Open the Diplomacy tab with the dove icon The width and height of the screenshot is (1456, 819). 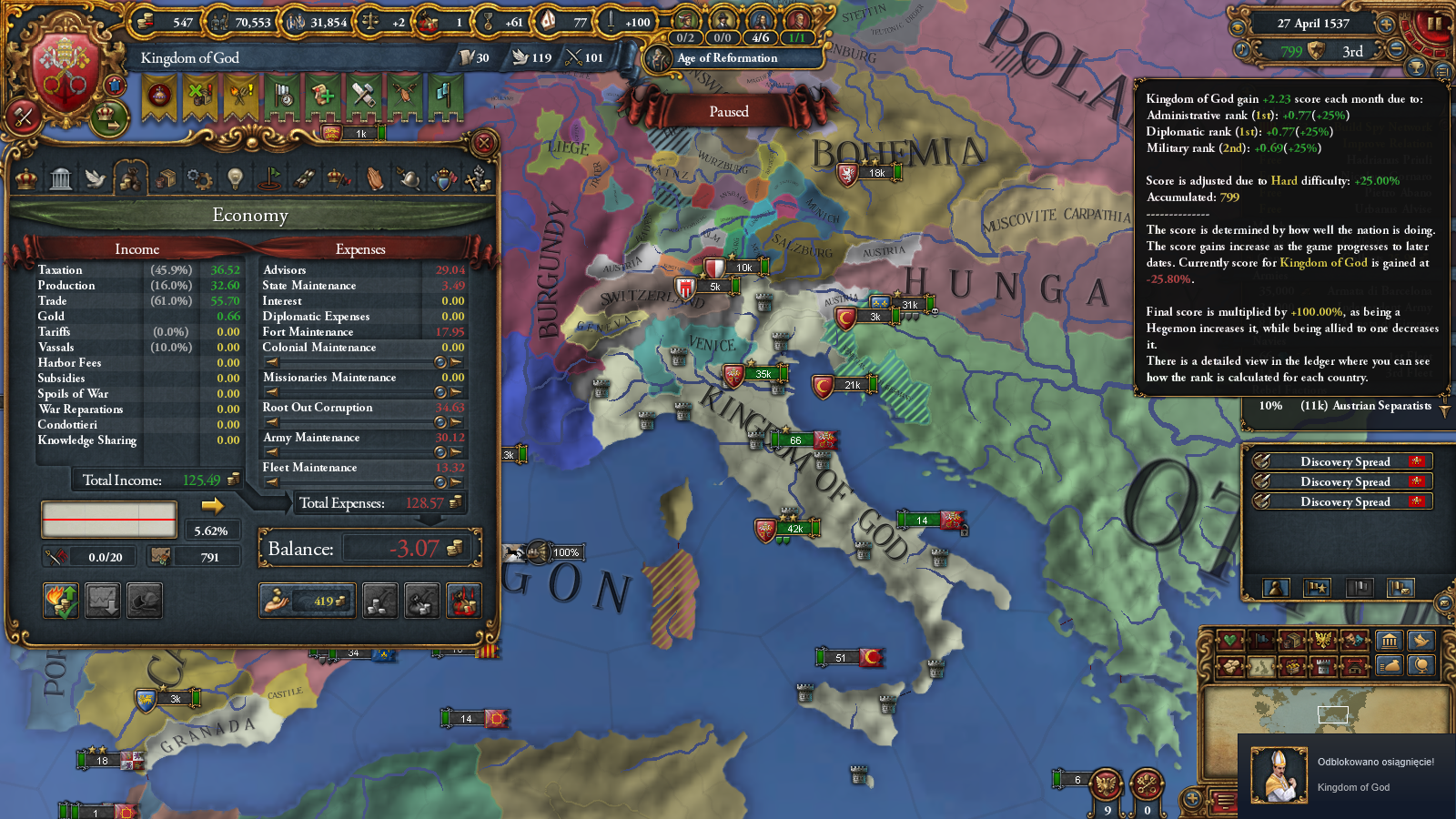point(96,178)
